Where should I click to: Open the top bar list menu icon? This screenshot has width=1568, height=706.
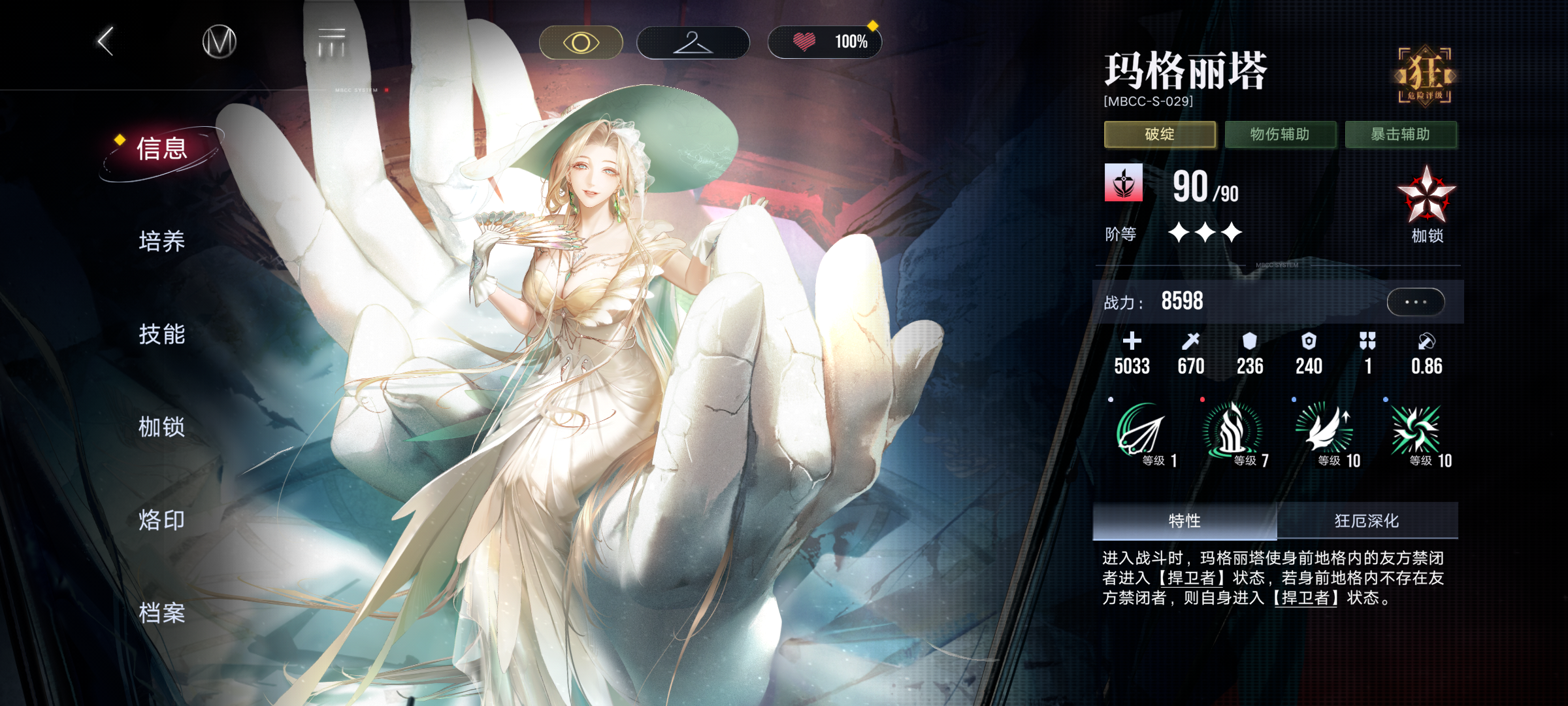tap(332, 42)
